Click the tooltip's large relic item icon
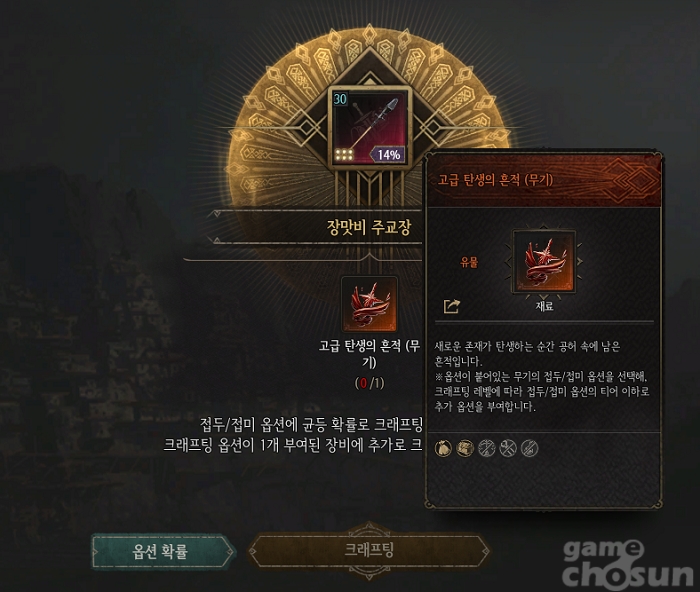 point(544,263)
